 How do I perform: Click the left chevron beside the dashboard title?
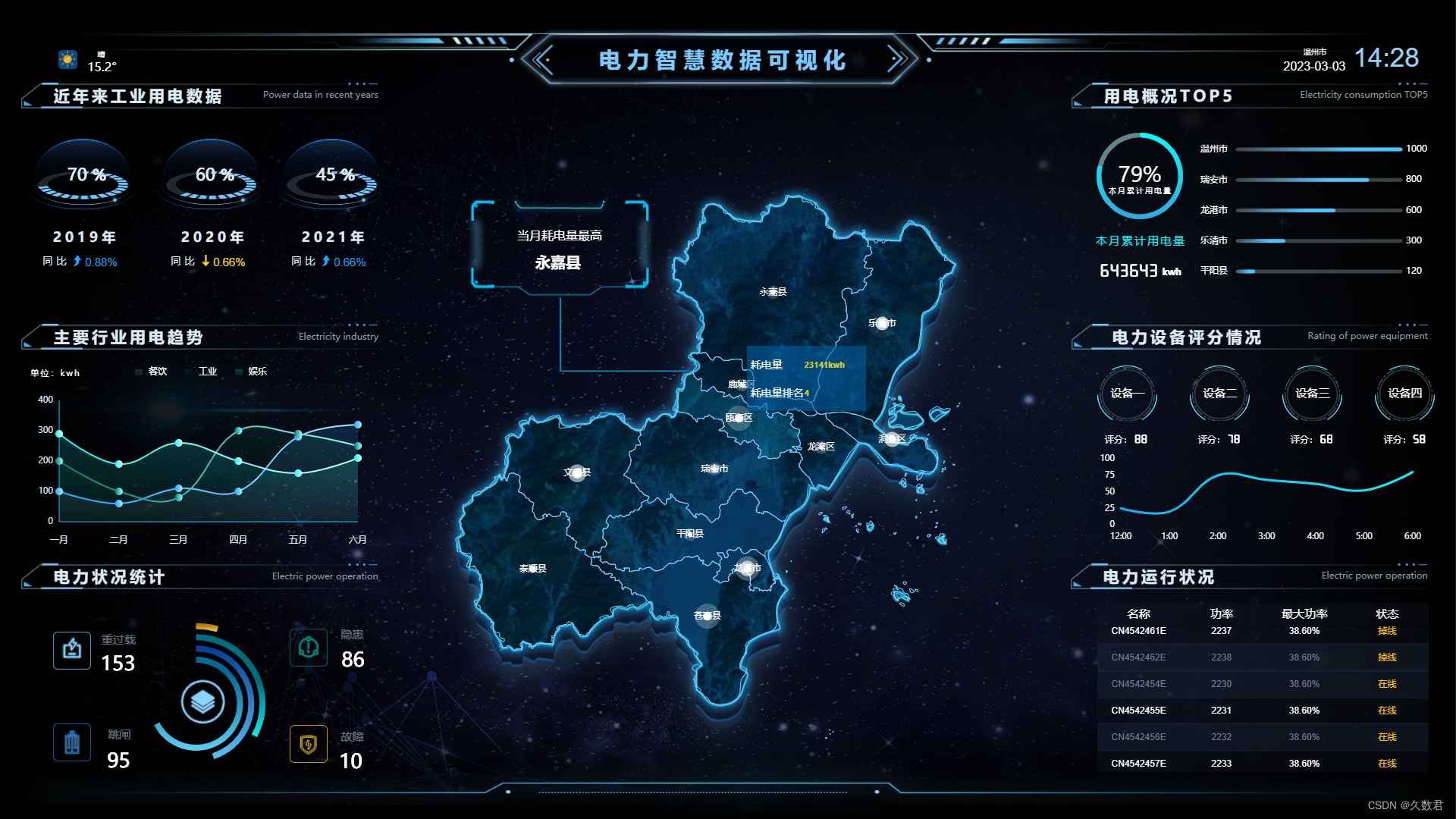coord(544,59)
